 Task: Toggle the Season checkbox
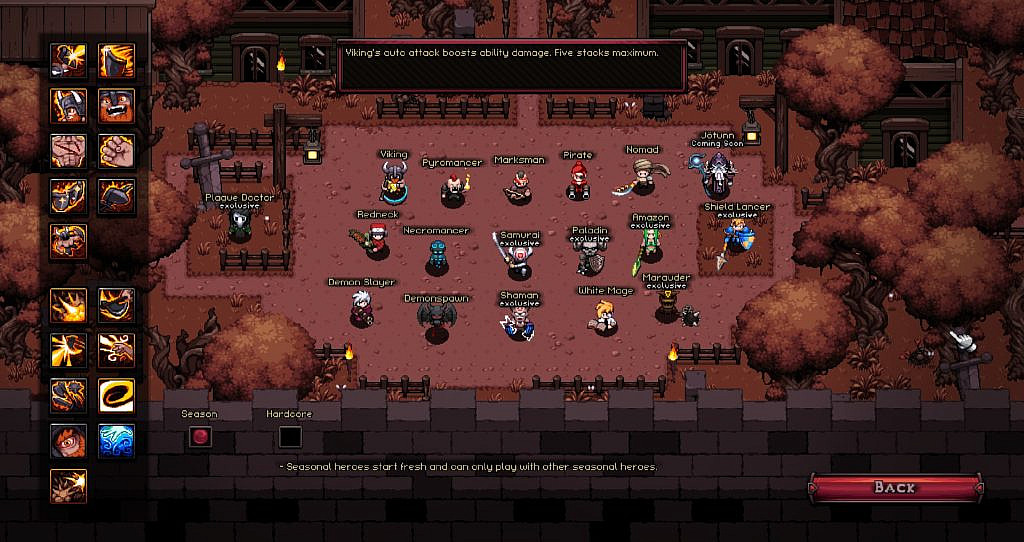point(200,437)
